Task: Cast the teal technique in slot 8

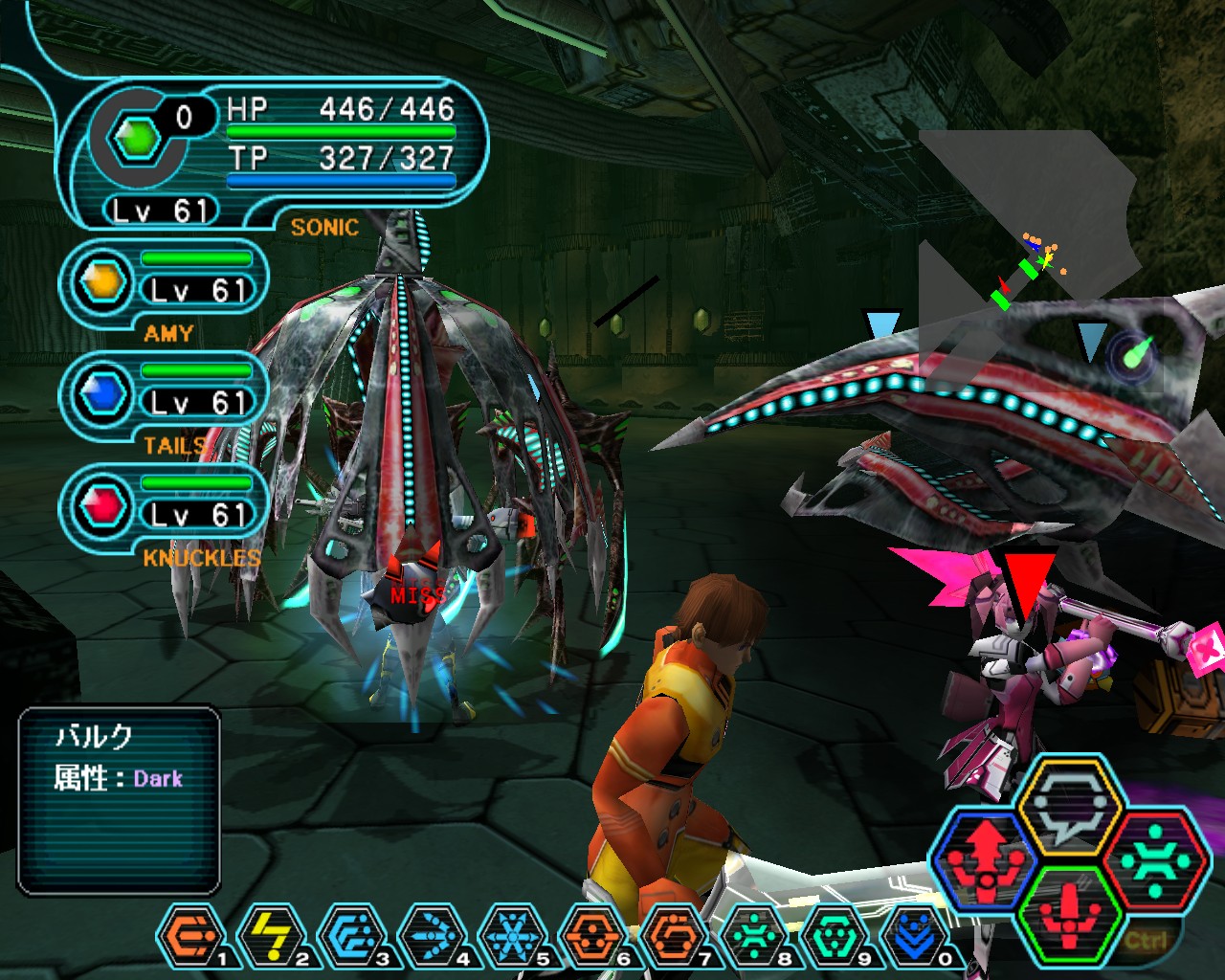Action: pyautogui.click(x=753, y=936)
